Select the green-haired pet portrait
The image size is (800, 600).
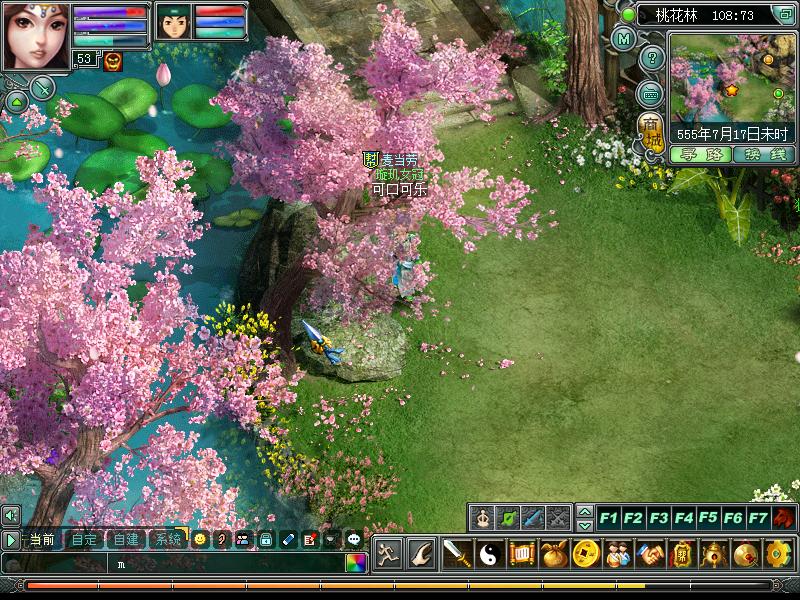(x=173, y=23)
